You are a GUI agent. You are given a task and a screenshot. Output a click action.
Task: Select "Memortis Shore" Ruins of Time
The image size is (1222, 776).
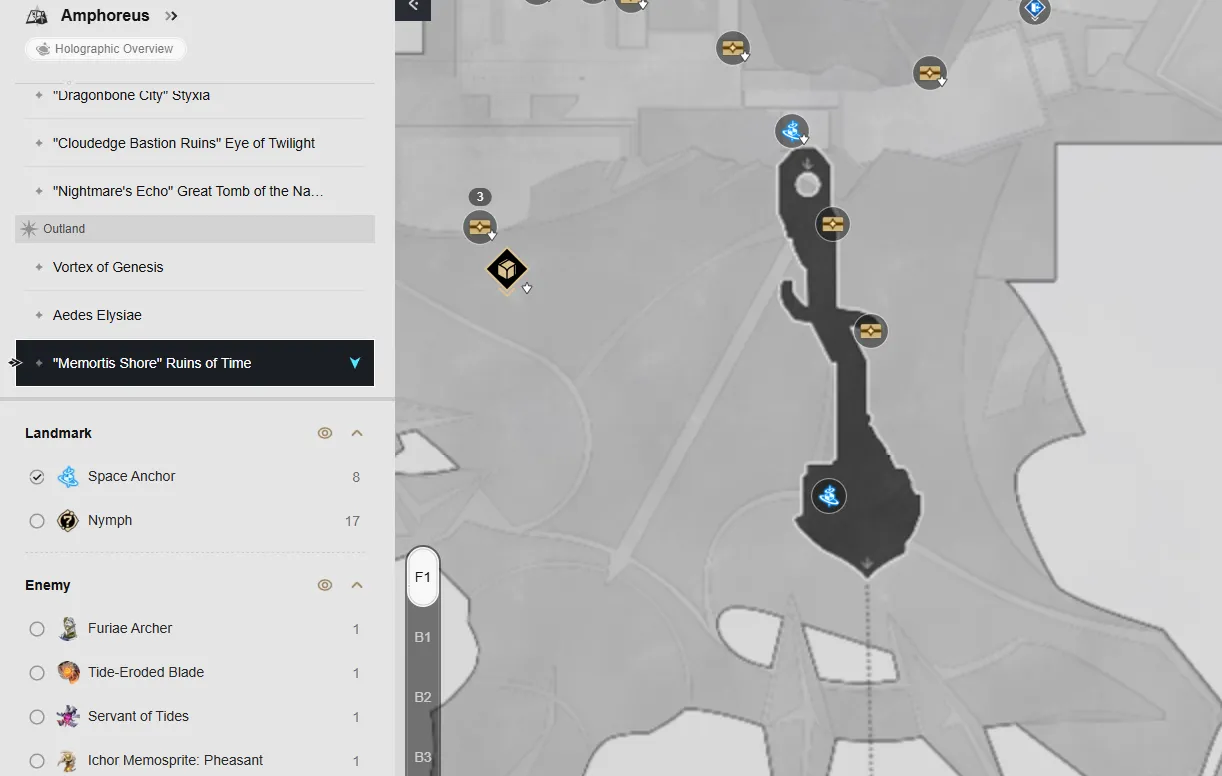[152, 363]
